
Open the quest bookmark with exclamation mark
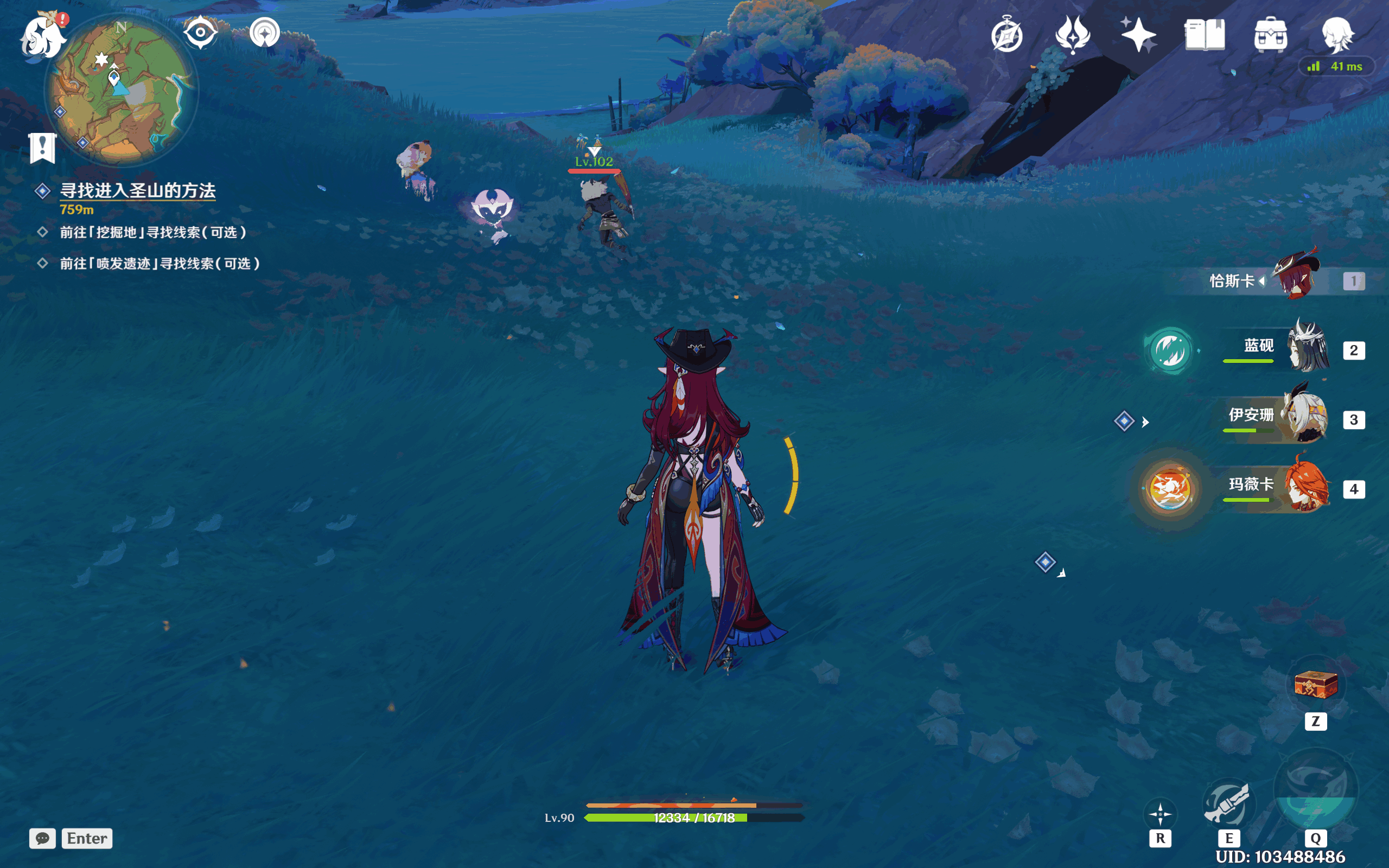coord(42,148)
